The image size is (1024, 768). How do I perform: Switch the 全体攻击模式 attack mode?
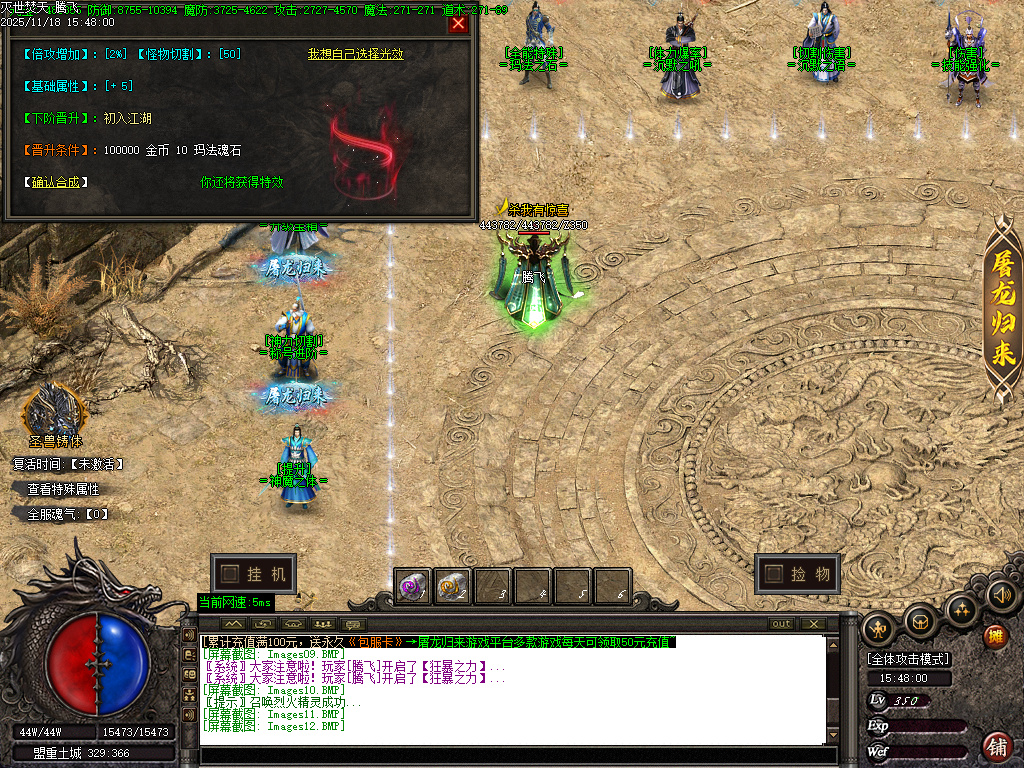[x=909, y=659]
